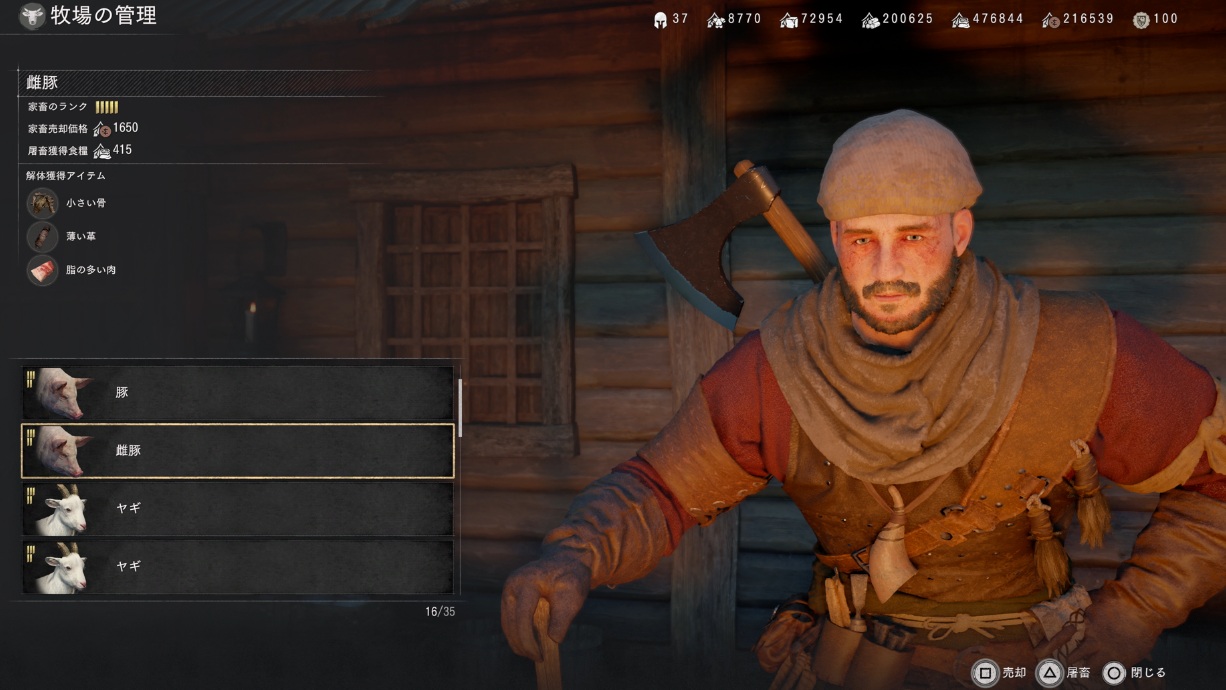Image resolution: width=1226 pixels, height=690 pixels.
Task: Choose the highlighted 雌豚 livestock entry
Action: (238, 450)
